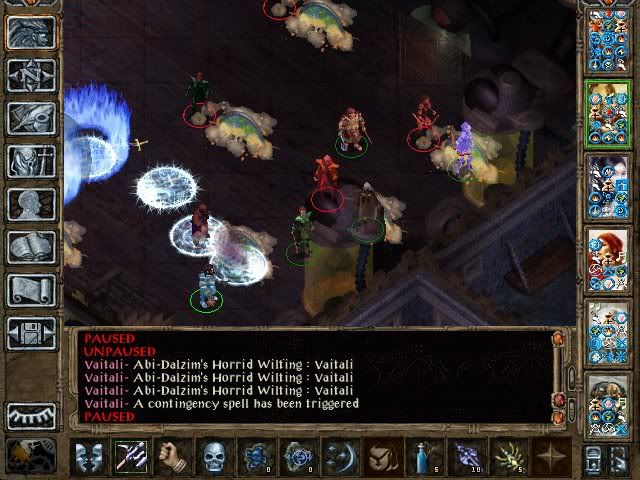
Task: Open the journal from the sidebar
Action: coord(31,118)
